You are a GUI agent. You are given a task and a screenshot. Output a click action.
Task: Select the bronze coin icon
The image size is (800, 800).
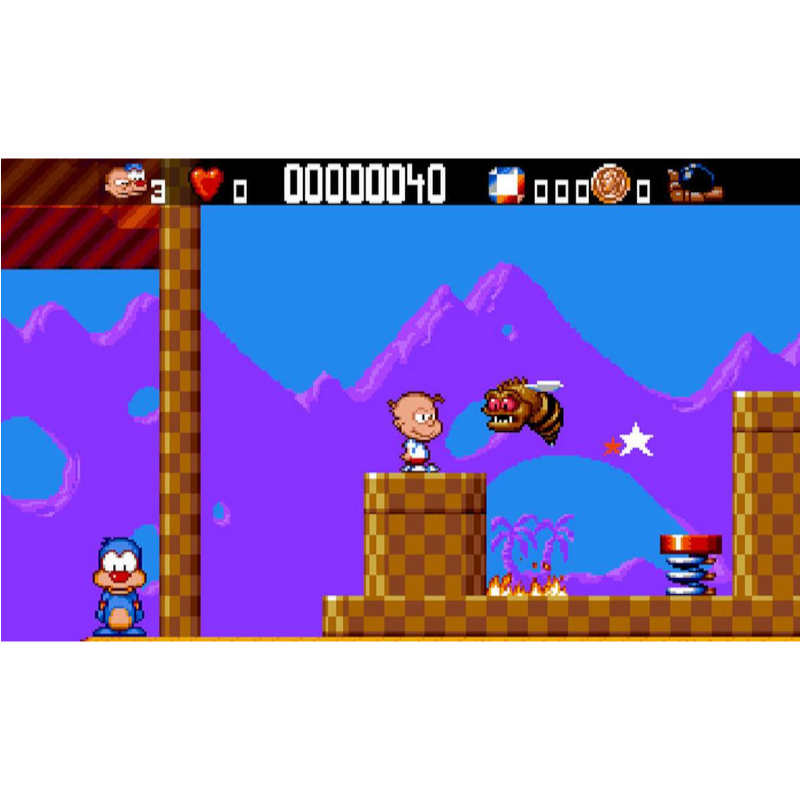609,184
